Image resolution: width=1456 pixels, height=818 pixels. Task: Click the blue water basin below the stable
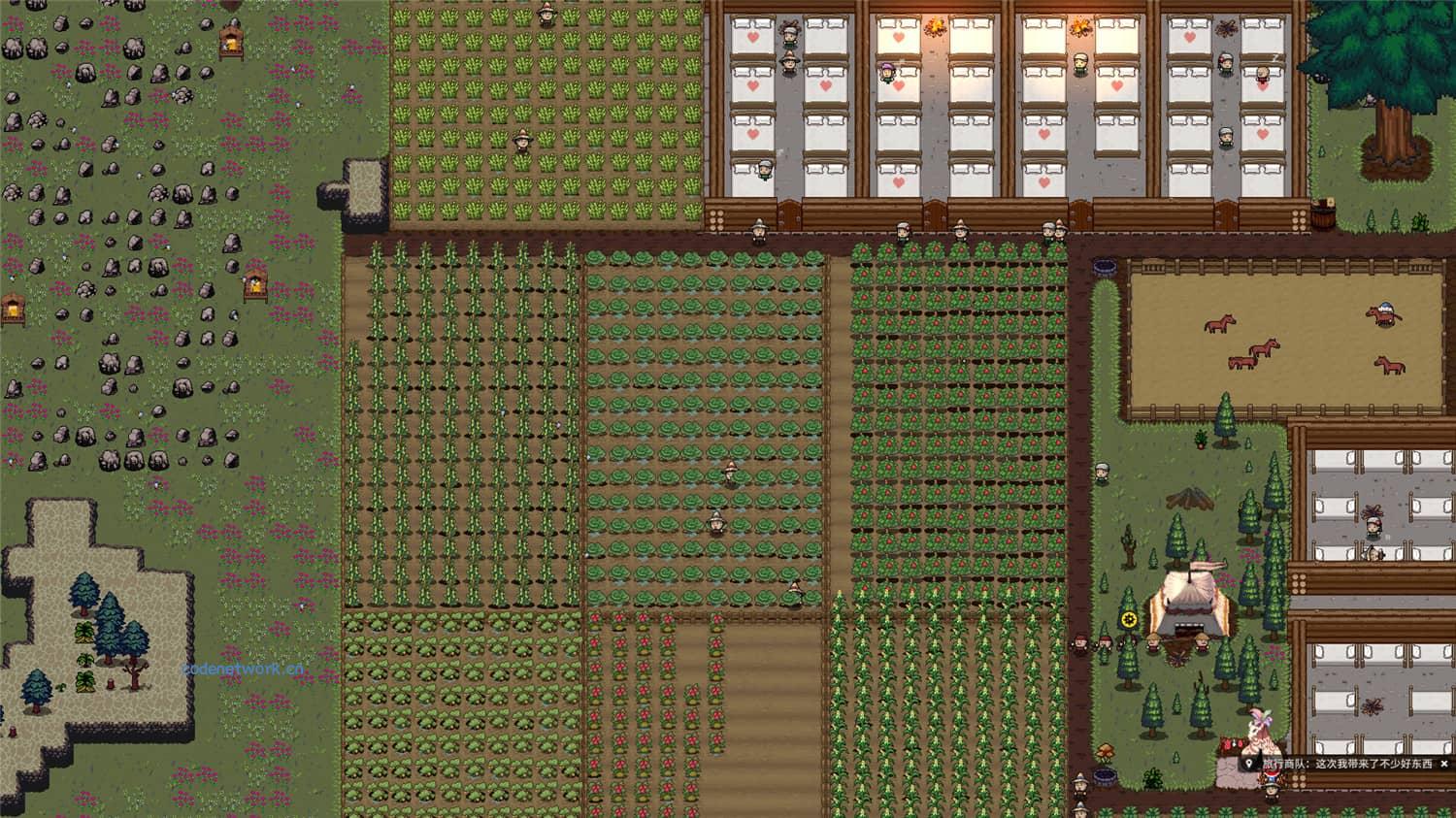tap(1104, 774)
